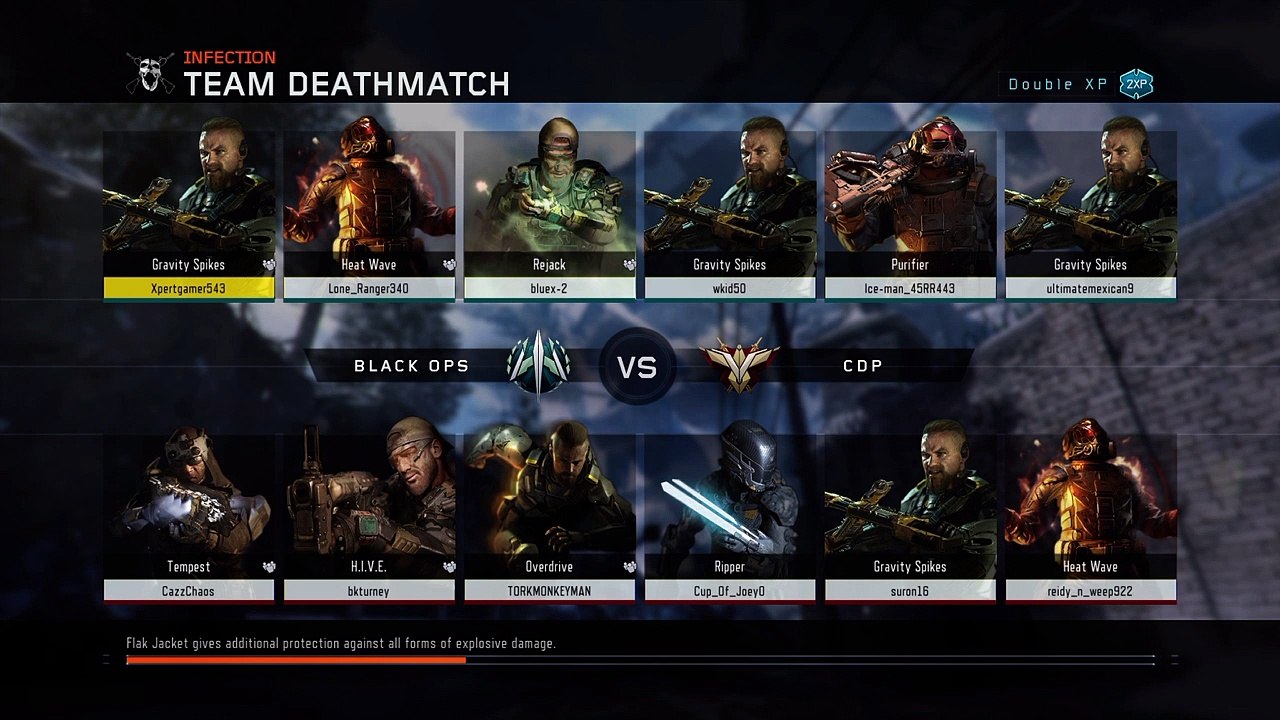Click the Team Deathmatch skull icon
The height and width of the screenshot is (720, 1280).
tap(150, 74)
